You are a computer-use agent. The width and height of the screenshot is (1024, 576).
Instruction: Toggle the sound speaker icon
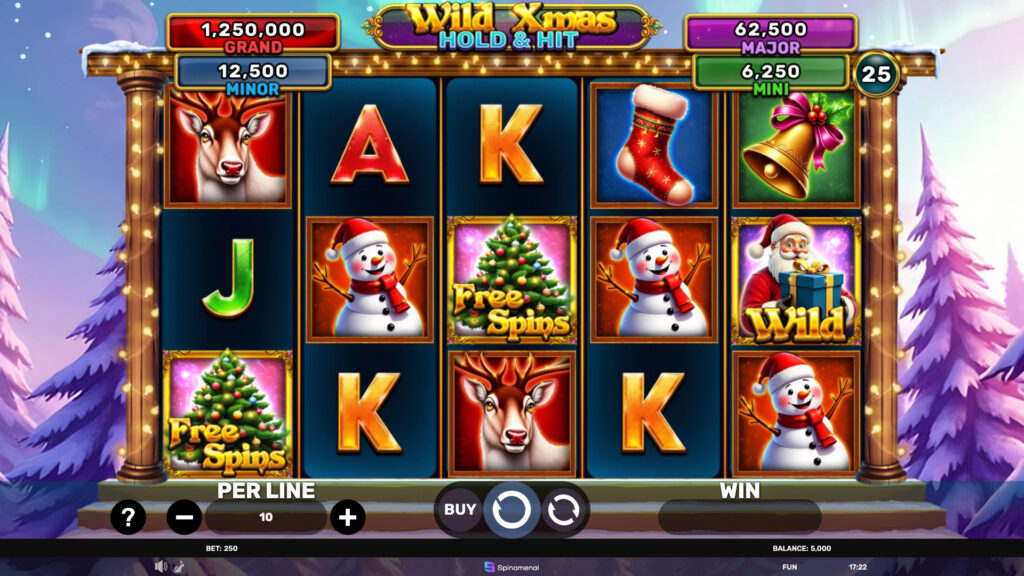pos(160,566)
